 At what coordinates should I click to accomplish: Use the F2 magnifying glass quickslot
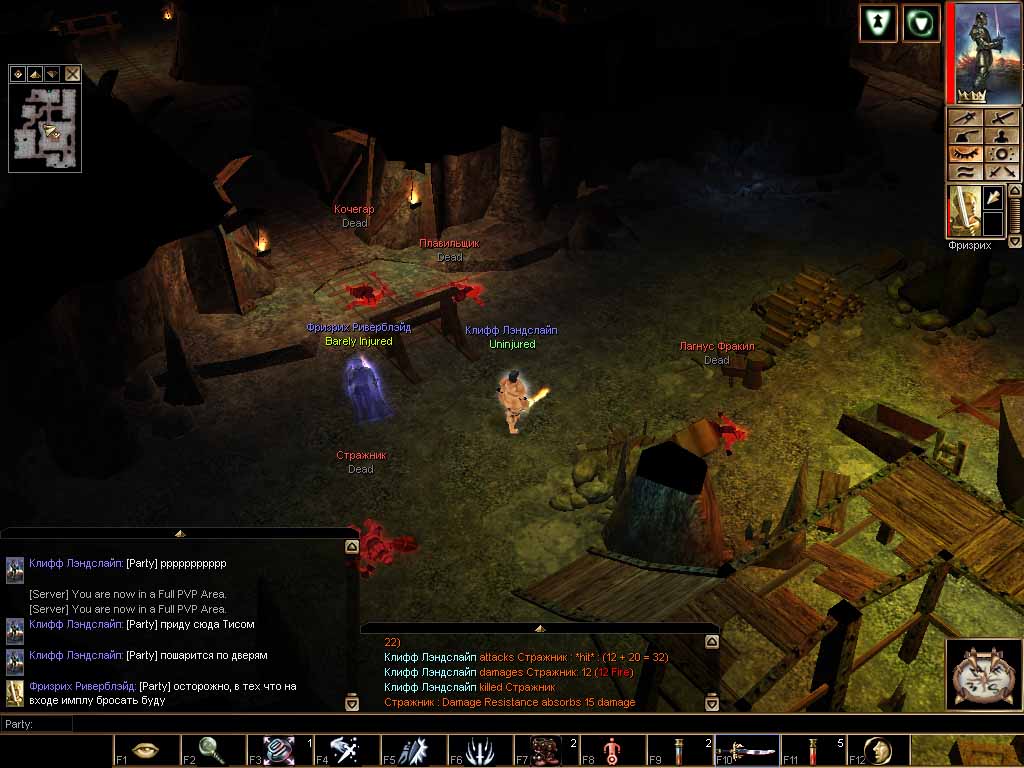pos(212,750)
